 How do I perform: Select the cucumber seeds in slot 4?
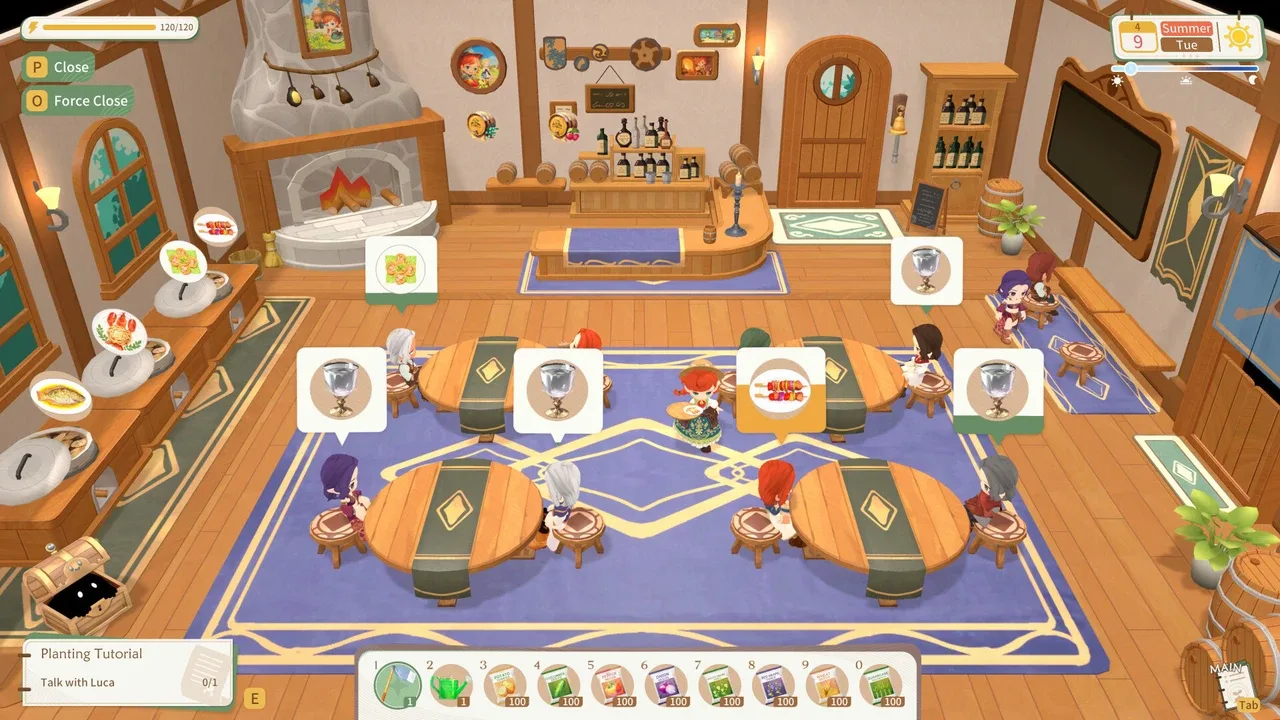pyautogui.click(x=556, y=686)
